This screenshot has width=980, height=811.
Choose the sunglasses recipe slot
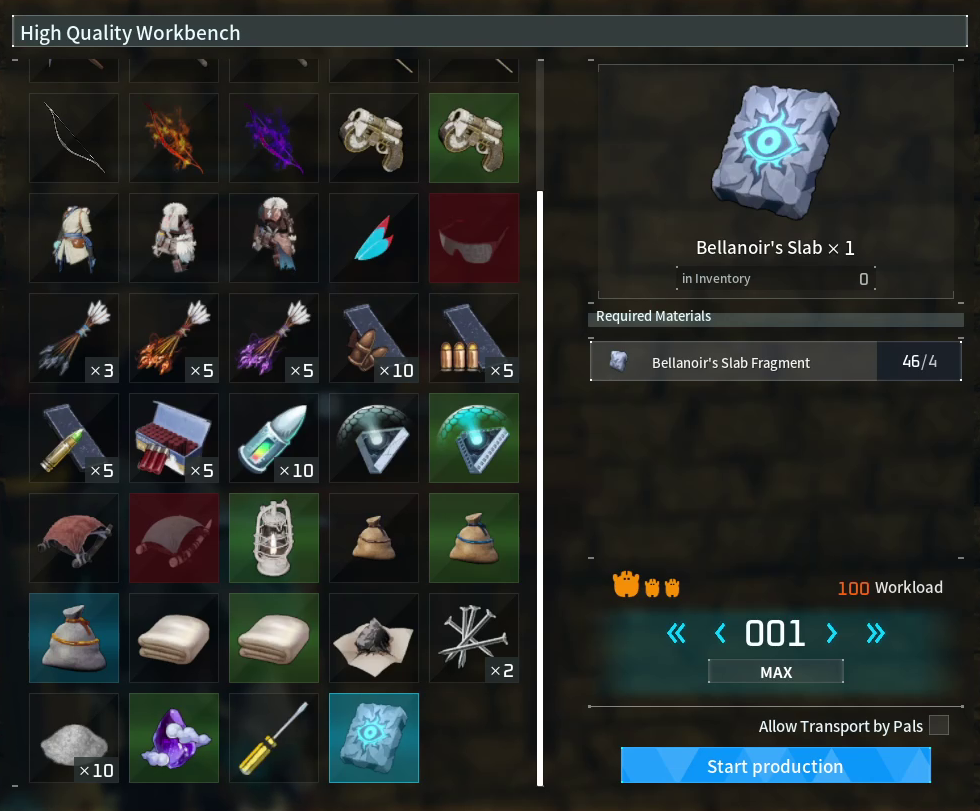click(474, 238)
